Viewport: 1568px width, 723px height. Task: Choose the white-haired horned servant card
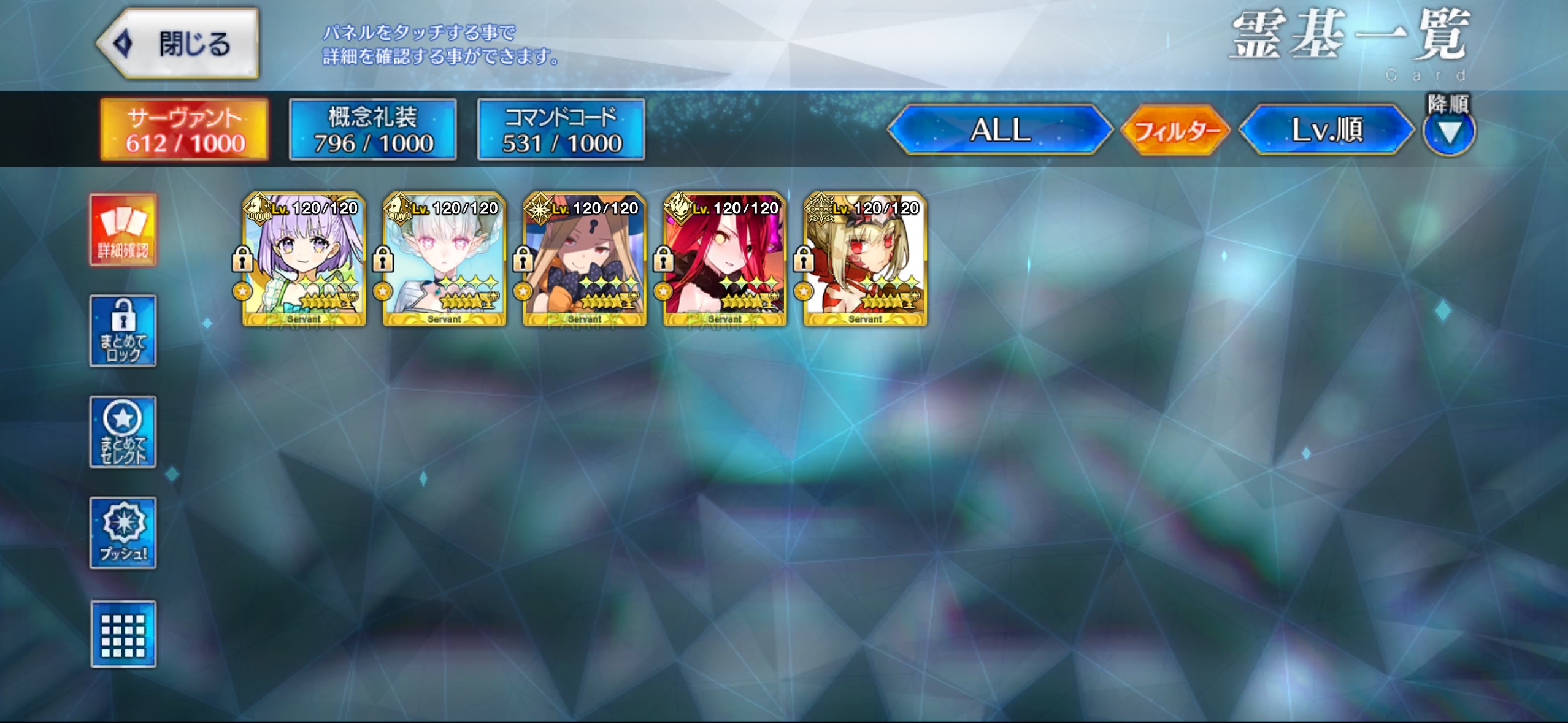(x=444, y=259)
